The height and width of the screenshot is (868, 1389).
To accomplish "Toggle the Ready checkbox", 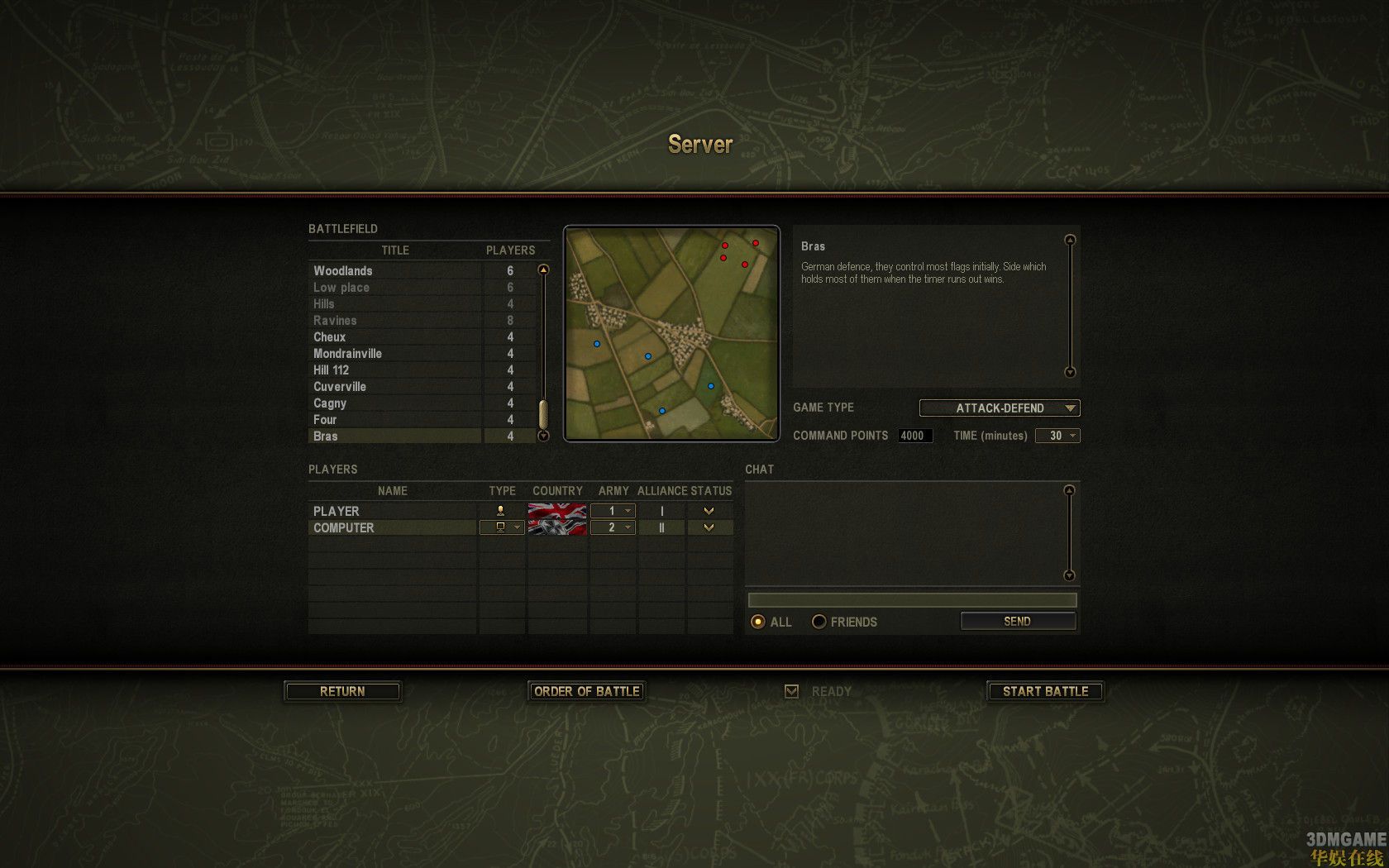I will 791,691.
